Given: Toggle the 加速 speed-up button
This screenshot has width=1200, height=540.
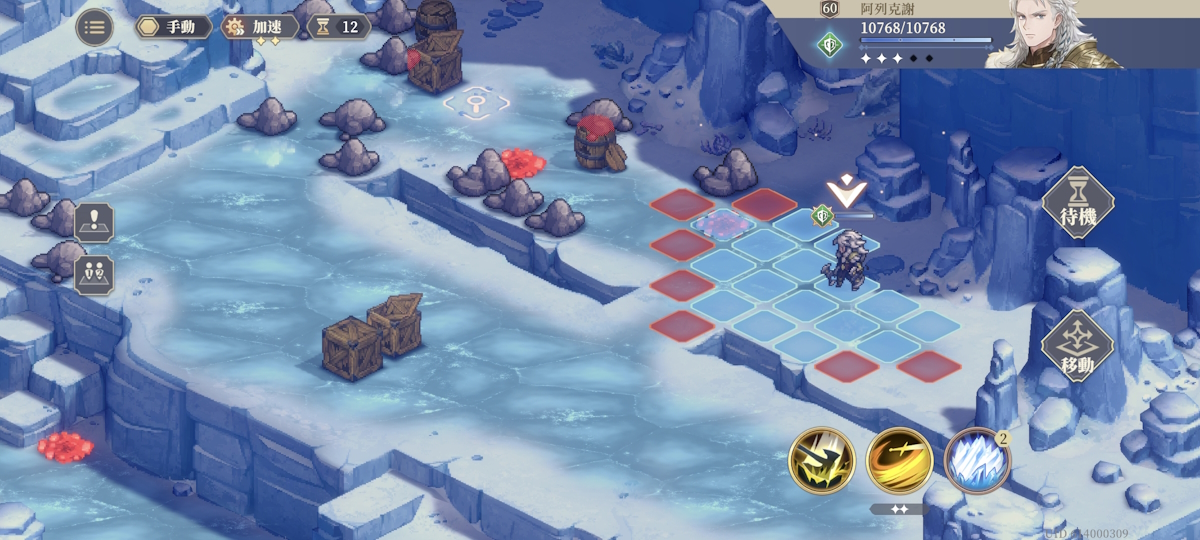Looking at the screenshot, I should pyautogui.click(x=259, y=27).
